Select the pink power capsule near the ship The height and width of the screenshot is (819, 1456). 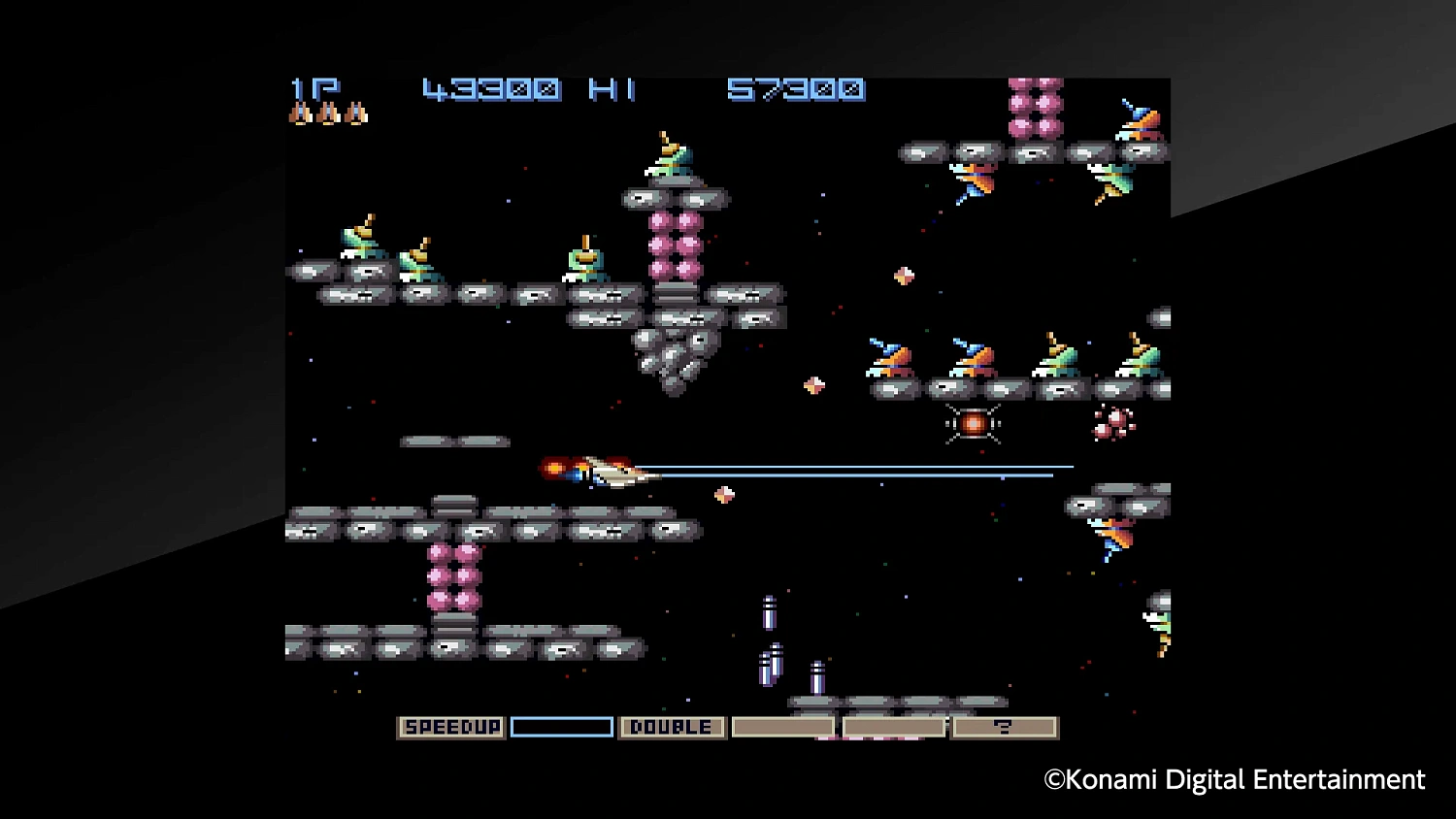pyautogui.click(x=725, y=495)
